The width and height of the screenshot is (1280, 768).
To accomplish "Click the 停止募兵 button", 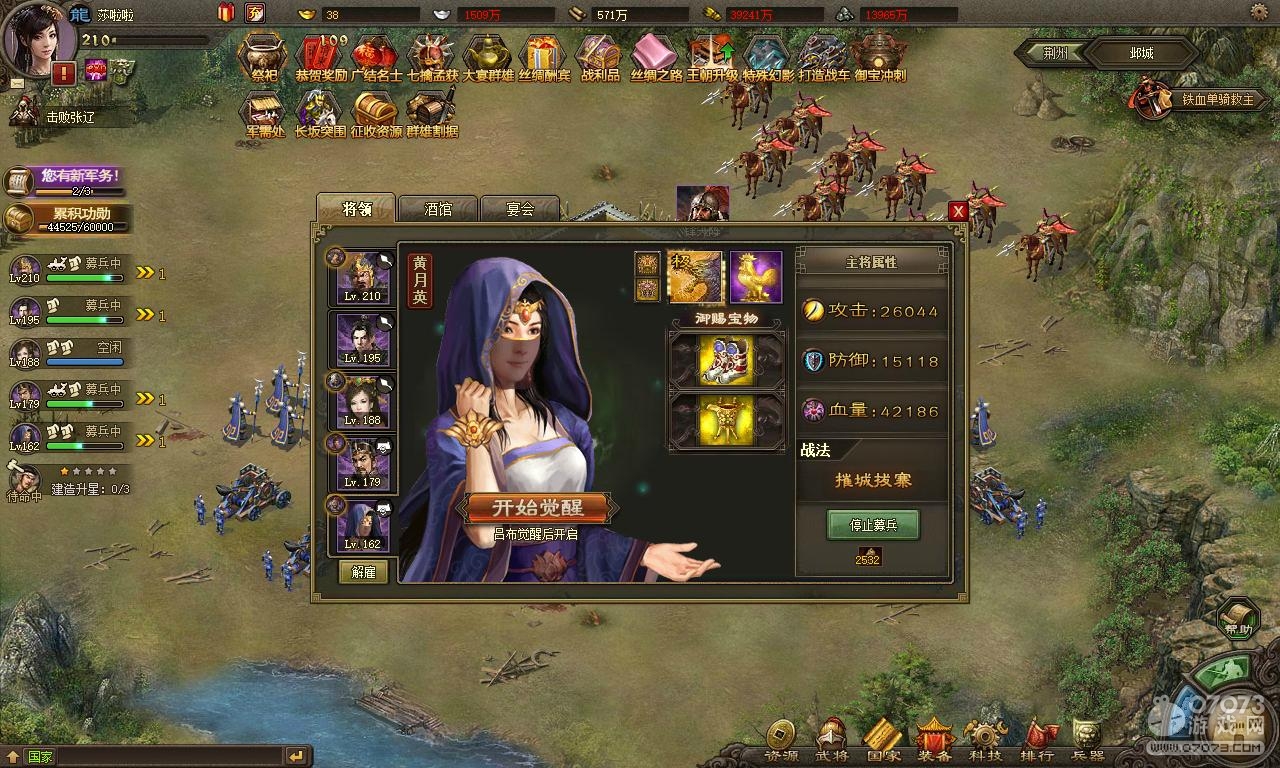I will (x=872, y=524).
